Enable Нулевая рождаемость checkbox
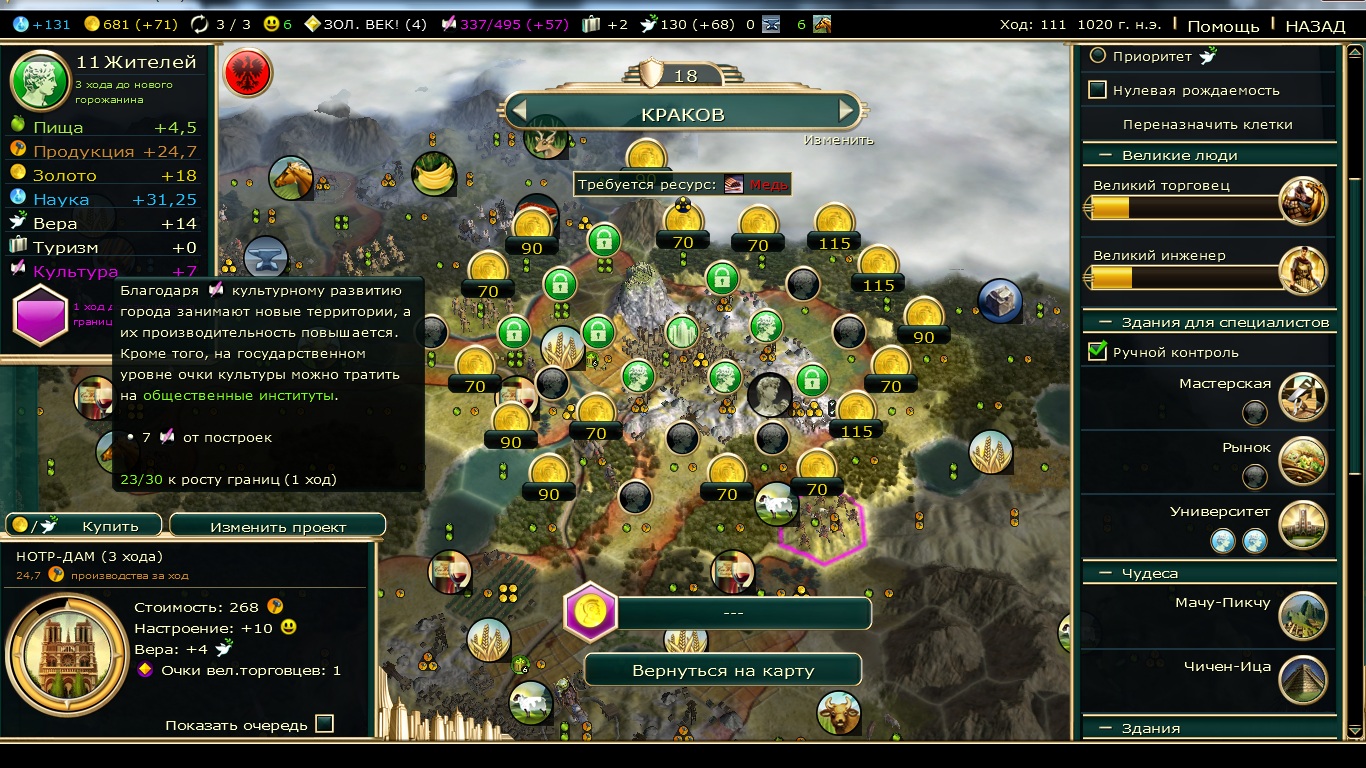1366x768 pixels. click(x=1098, y=90)
